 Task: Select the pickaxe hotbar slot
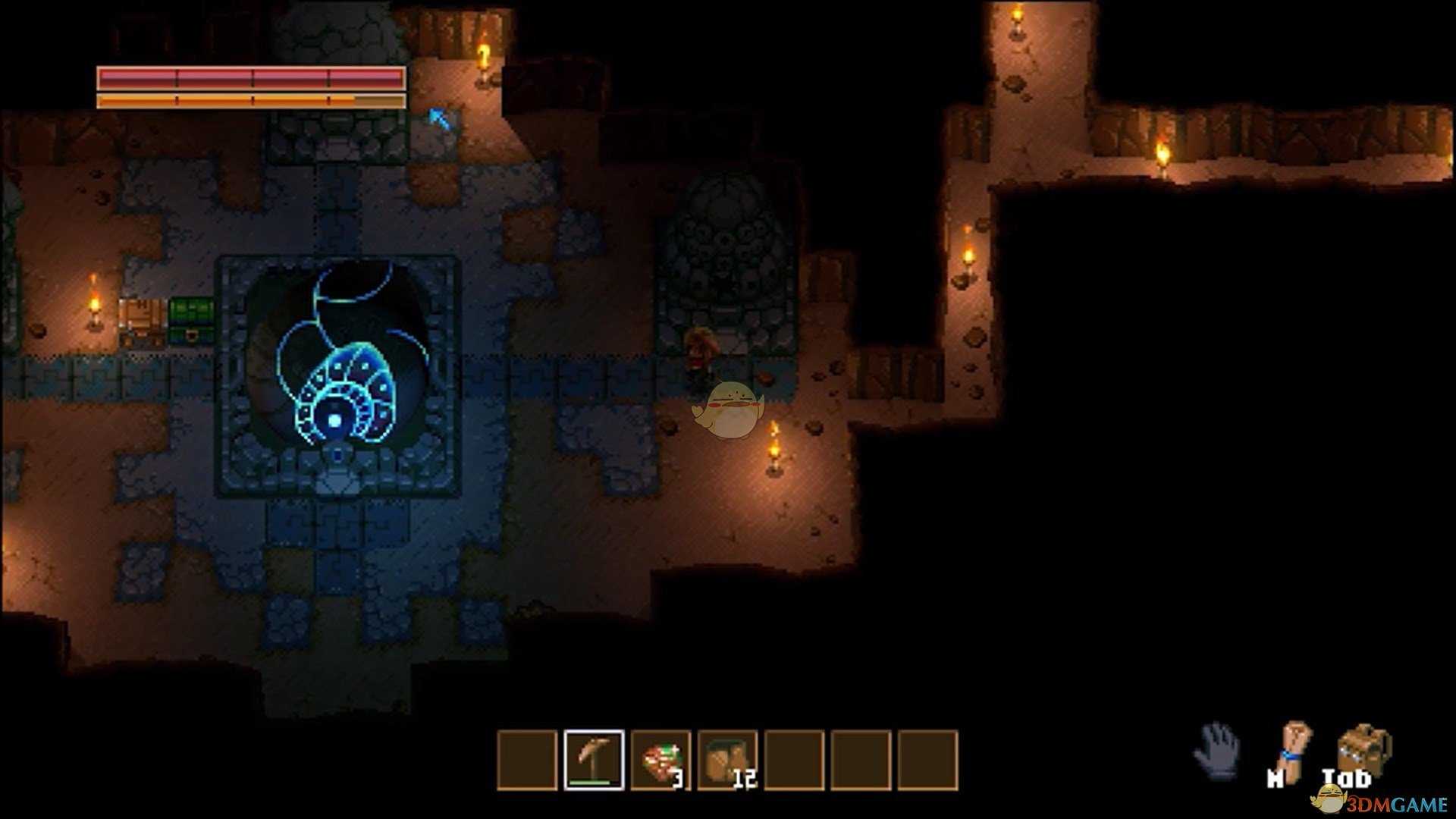(594, 760)
